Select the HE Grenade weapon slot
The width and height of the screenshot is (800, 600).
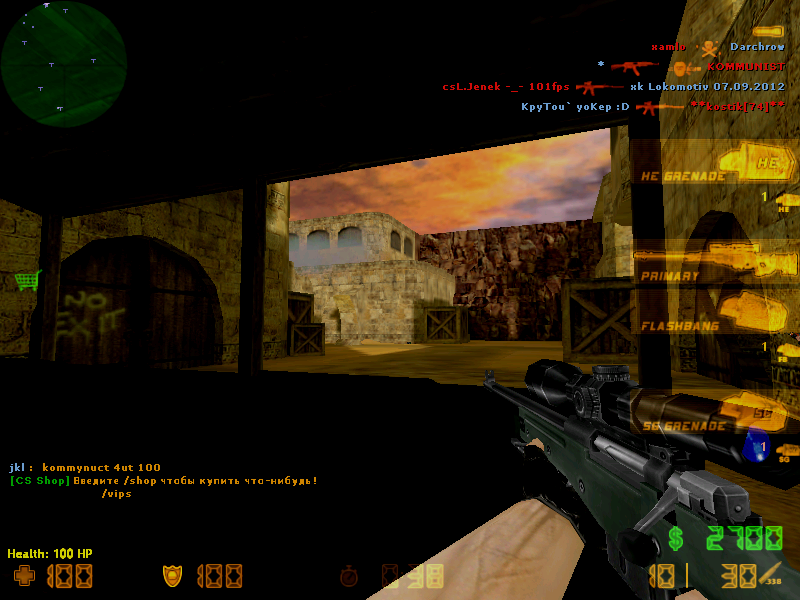(x=712, y=163)
